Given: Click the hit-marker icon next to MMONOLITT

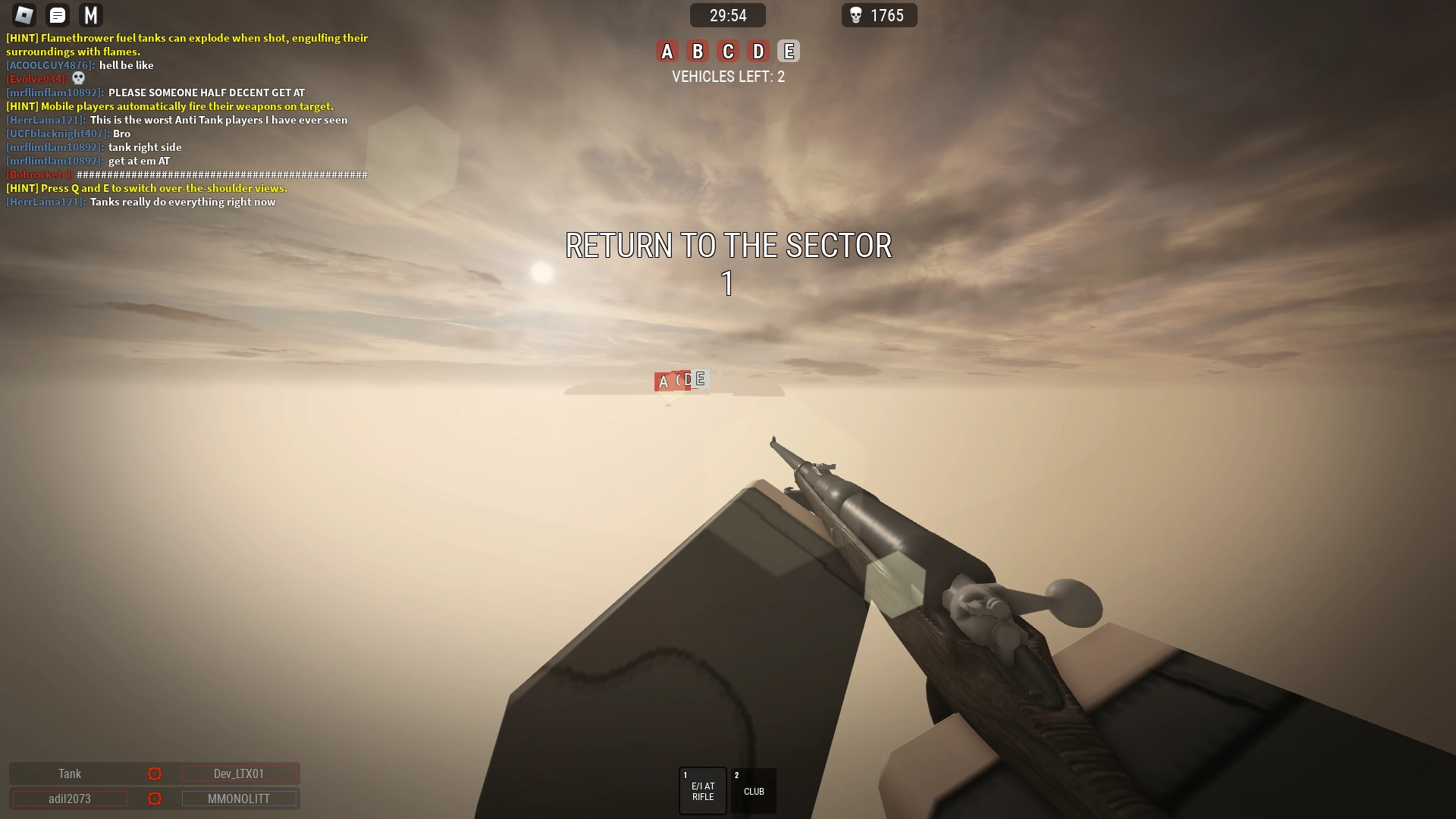Looking at the screenshot, I should [x=155, y=799].
